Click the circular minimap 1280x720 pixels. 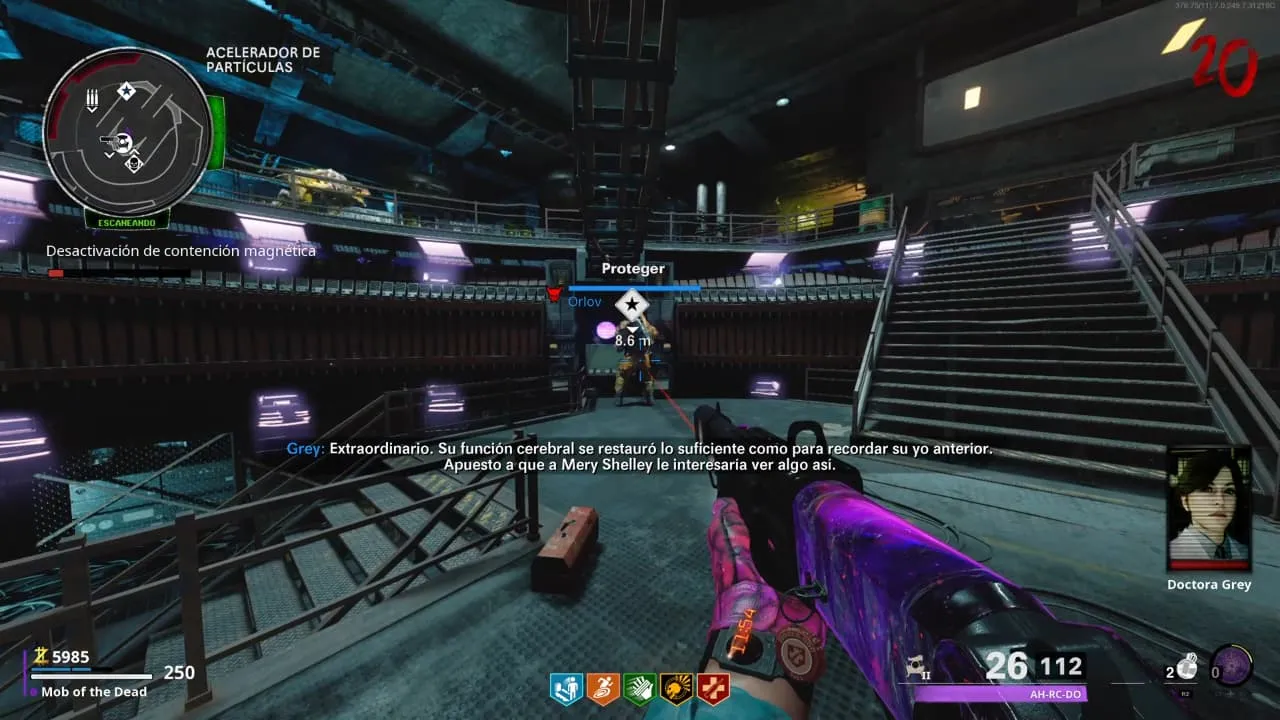(x=128, y=130)
